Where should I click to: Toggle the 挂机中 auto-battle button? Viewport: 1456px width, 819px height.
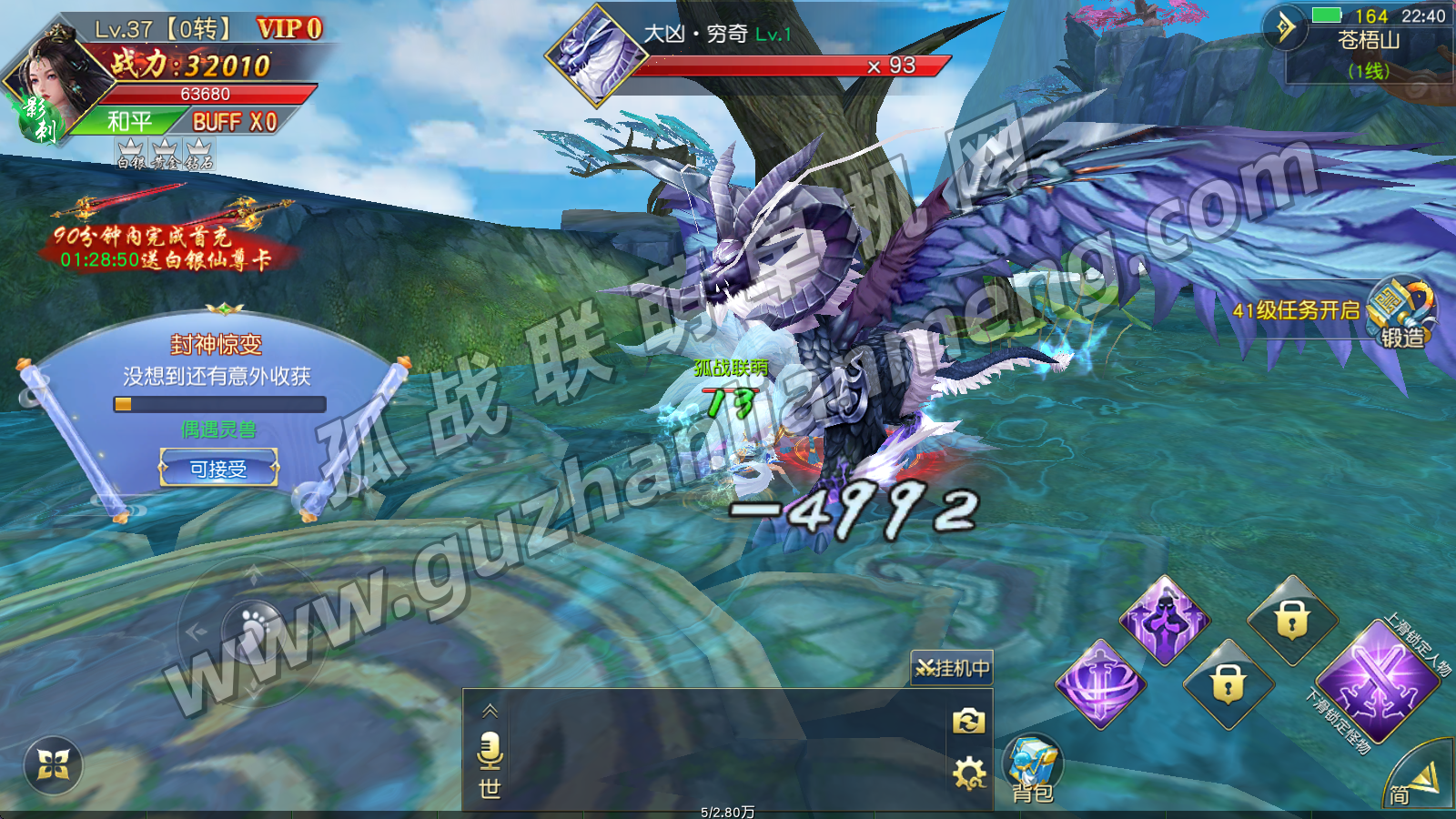[x=952, y=669]
